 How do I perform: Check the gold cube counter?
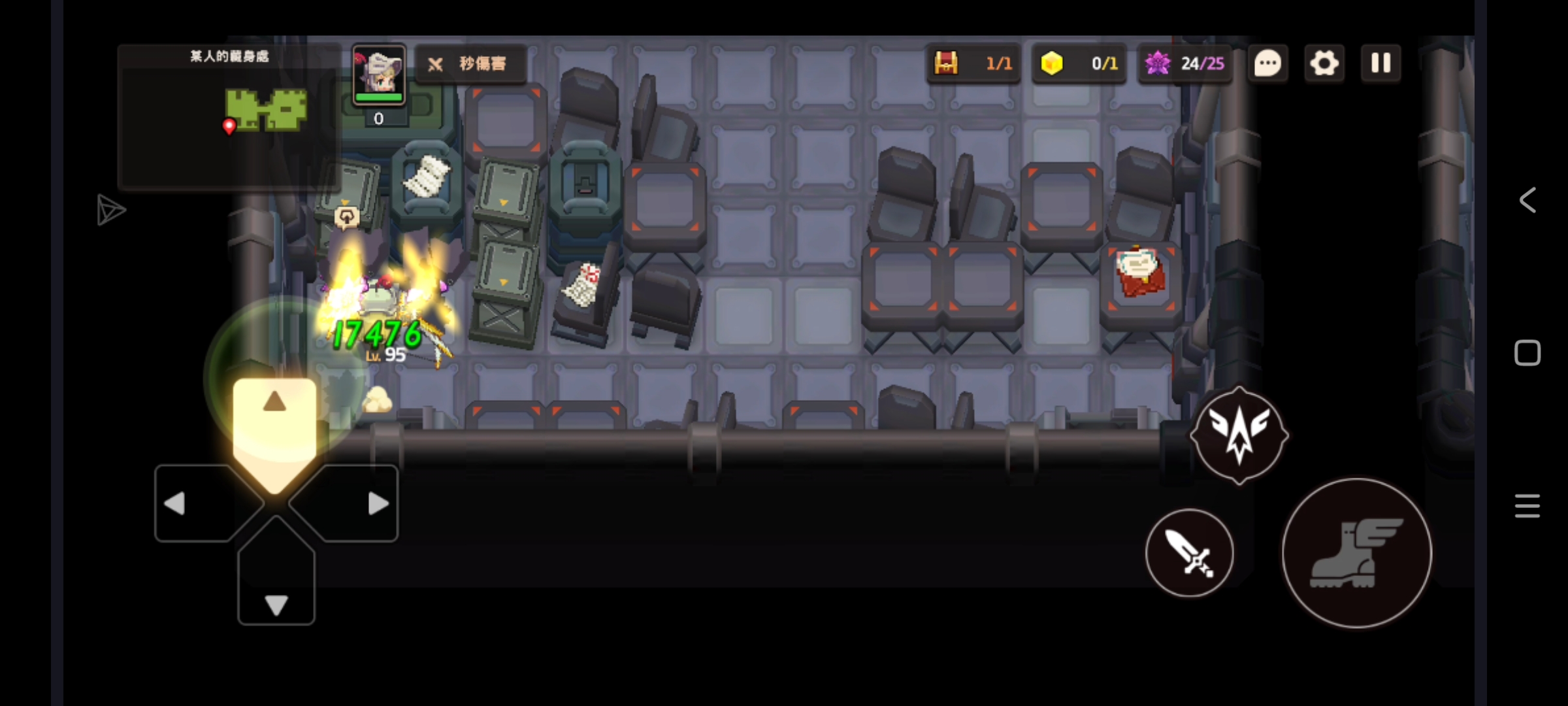[x=1079, y=63]
